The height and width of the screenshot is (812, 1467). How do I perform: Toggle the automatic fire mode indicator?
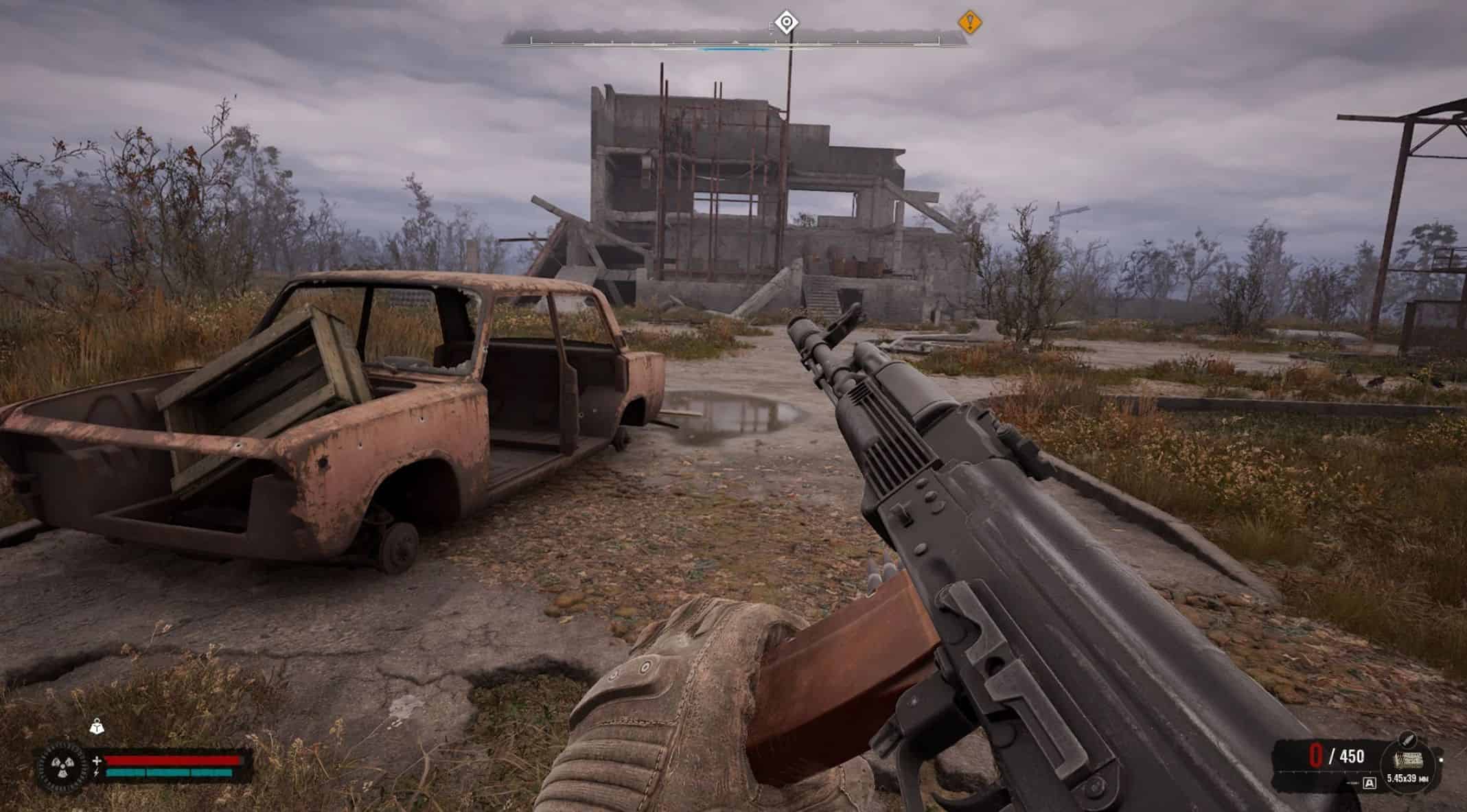point(1370,782)
